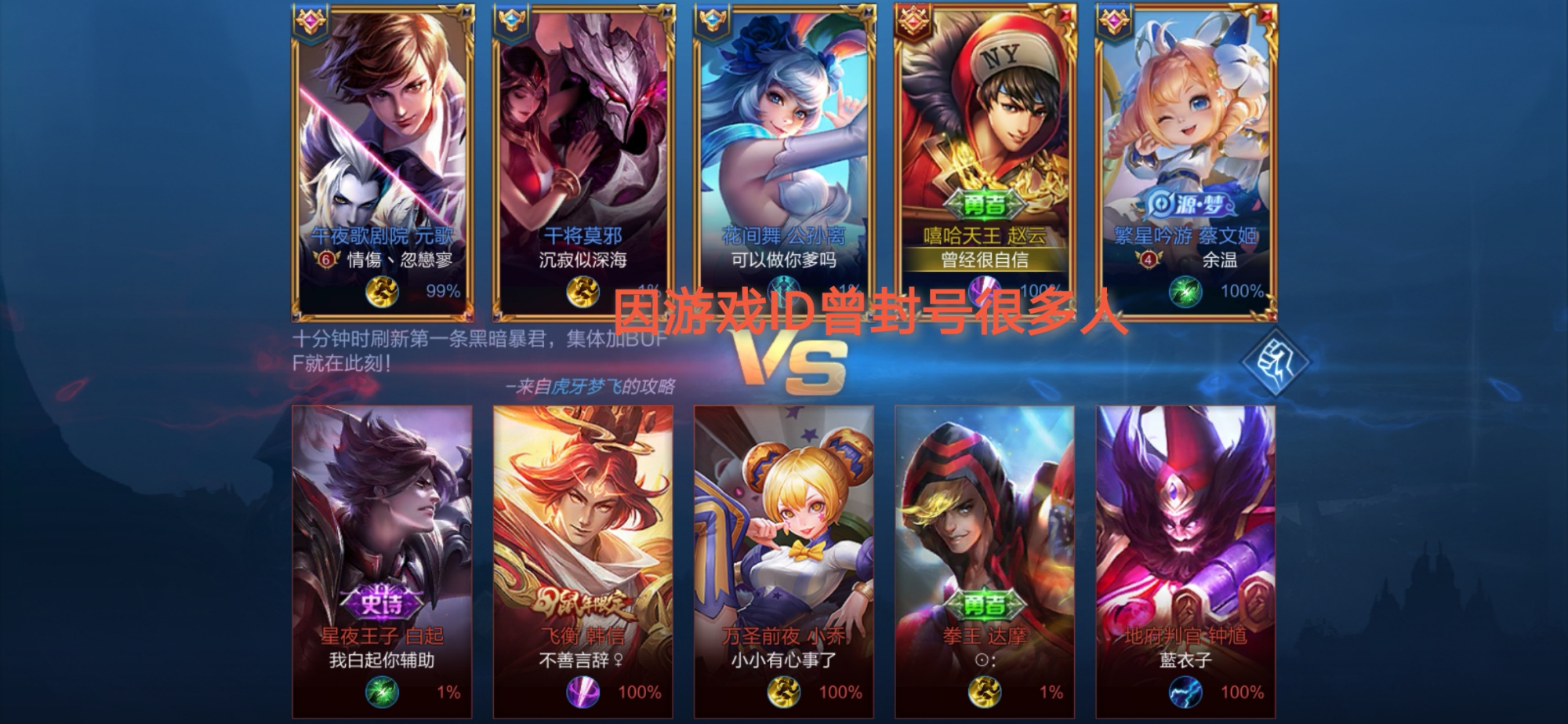Image resolution: width=1568 pixels, height=724 pixels.
Task: Click the 嘻哈天王 赵云 player card
Action: (985, 161)
